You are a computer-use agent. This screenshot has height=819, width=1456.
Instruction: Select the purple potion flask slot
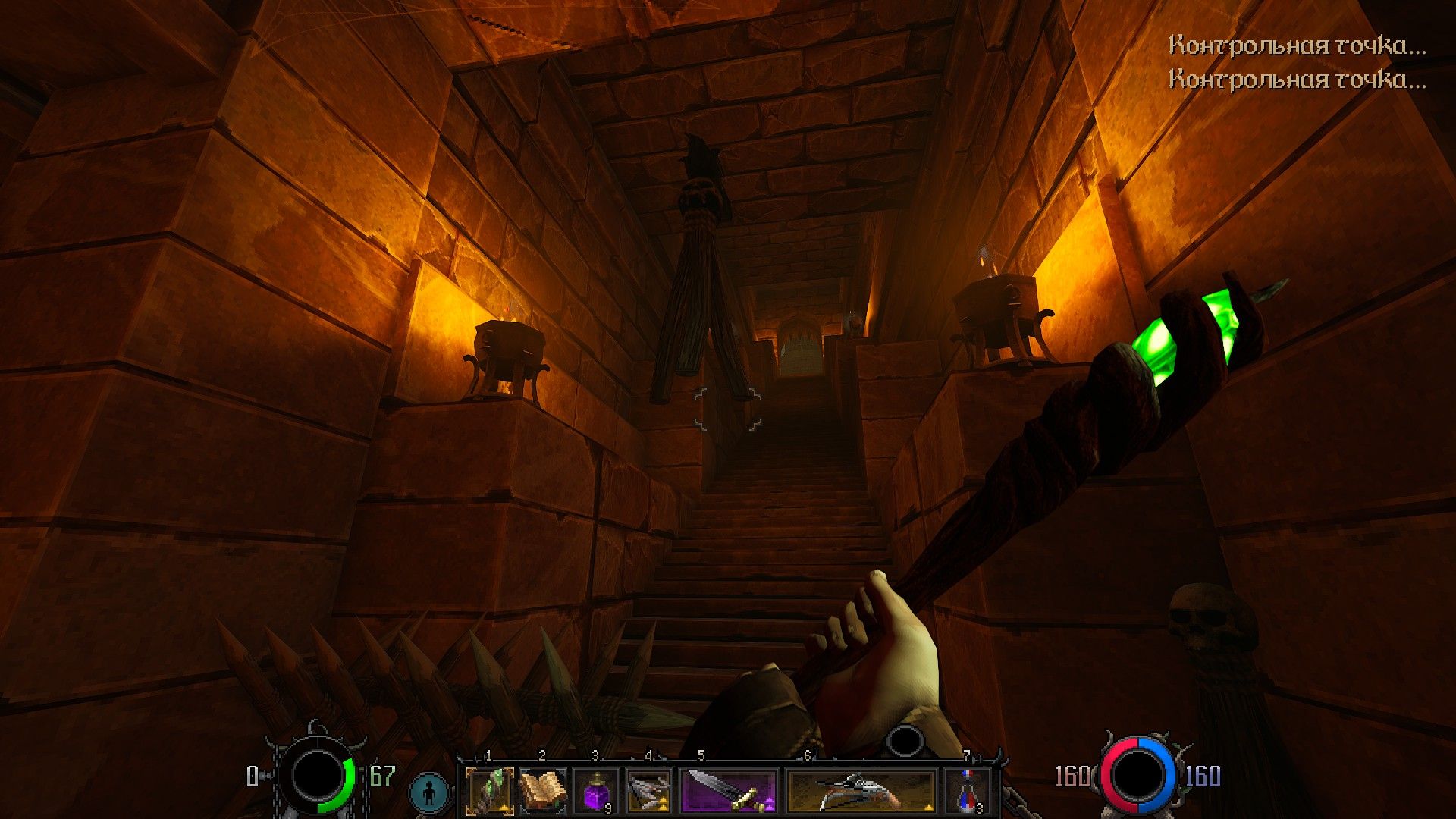[596, 791]
